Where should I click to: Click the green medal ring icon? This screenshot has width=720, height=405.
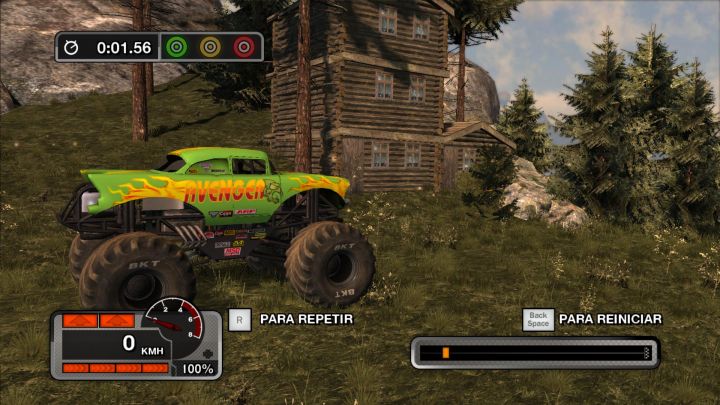point(177,47)
